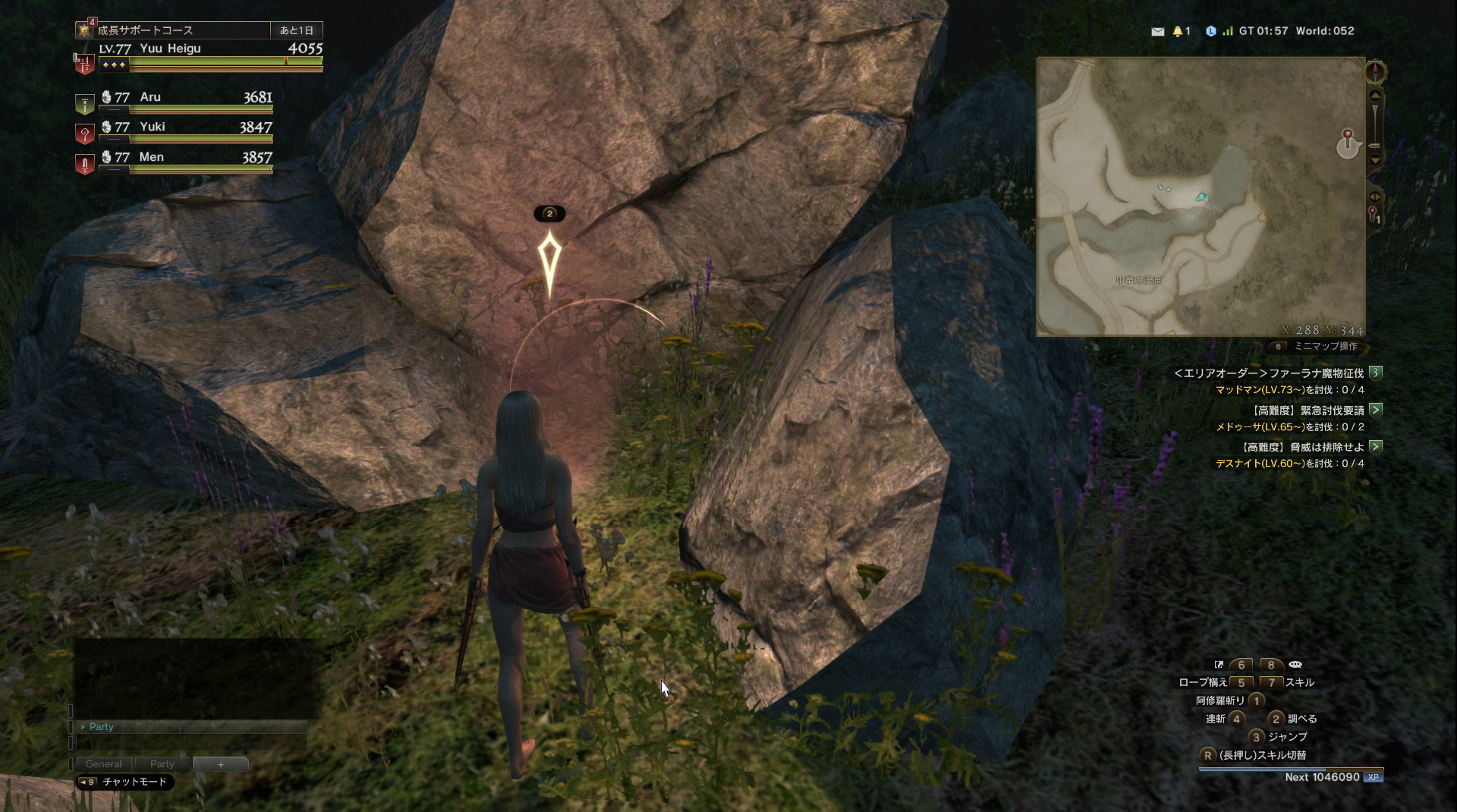
Task: Switch to the General chat tab
Action: click(x=104, y=764)
